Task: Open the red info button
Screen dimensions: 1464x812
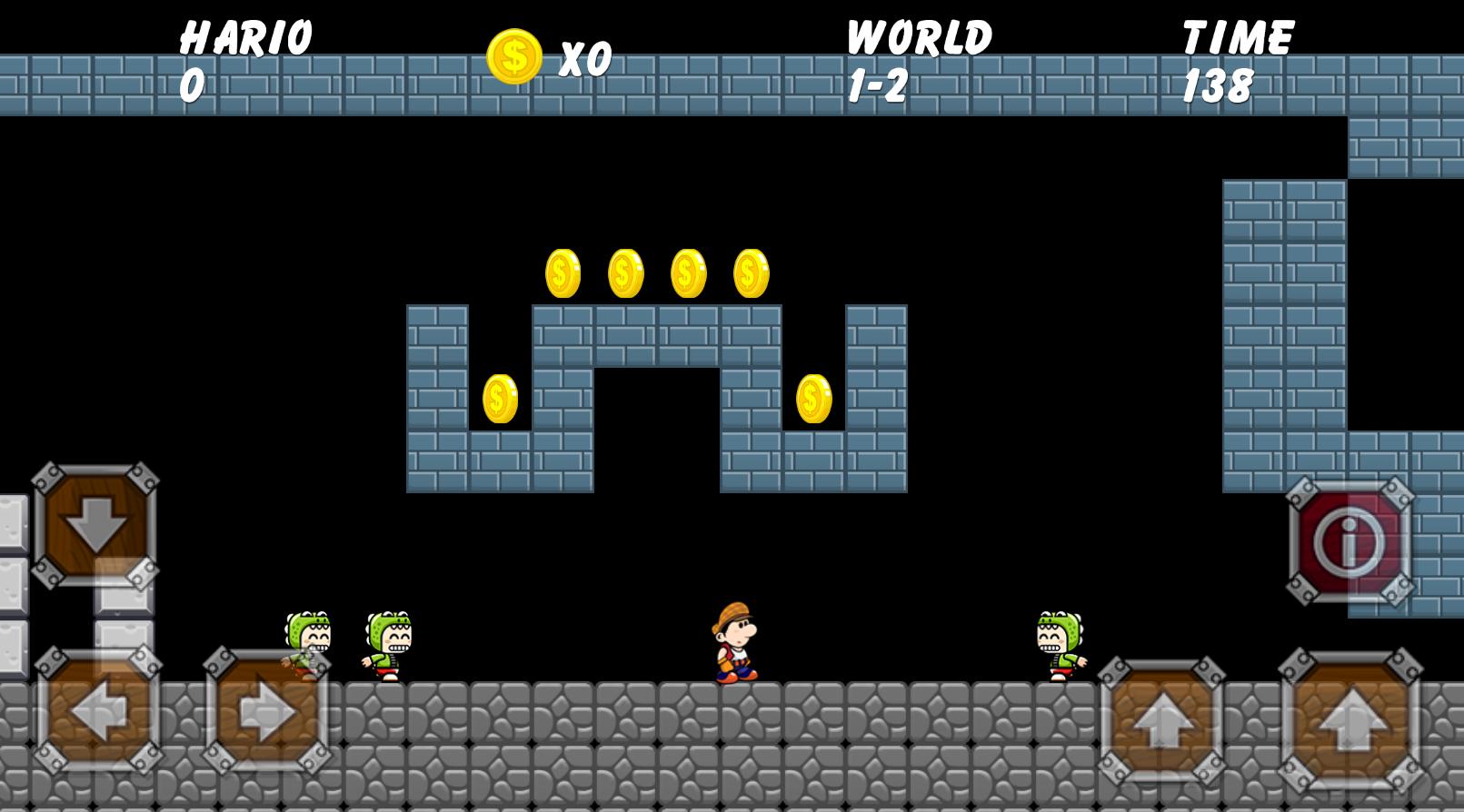Action: [1349, 541]
